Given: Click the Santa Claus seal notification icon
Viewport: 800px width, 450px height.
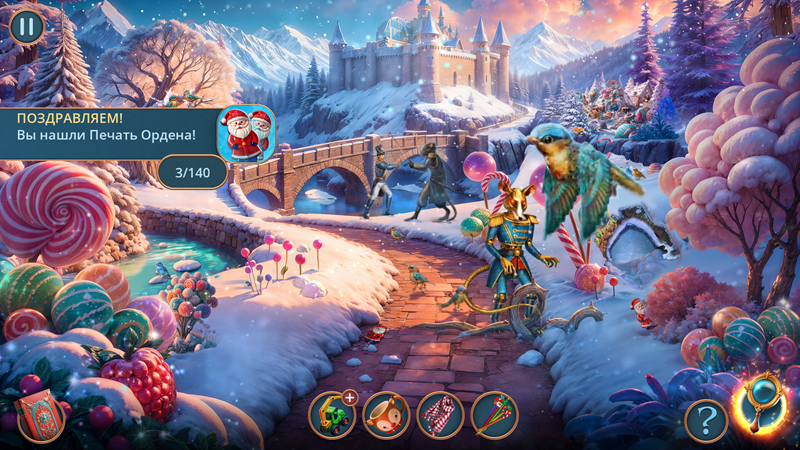Looking at the screenshot, I should [x=247, y=134].
